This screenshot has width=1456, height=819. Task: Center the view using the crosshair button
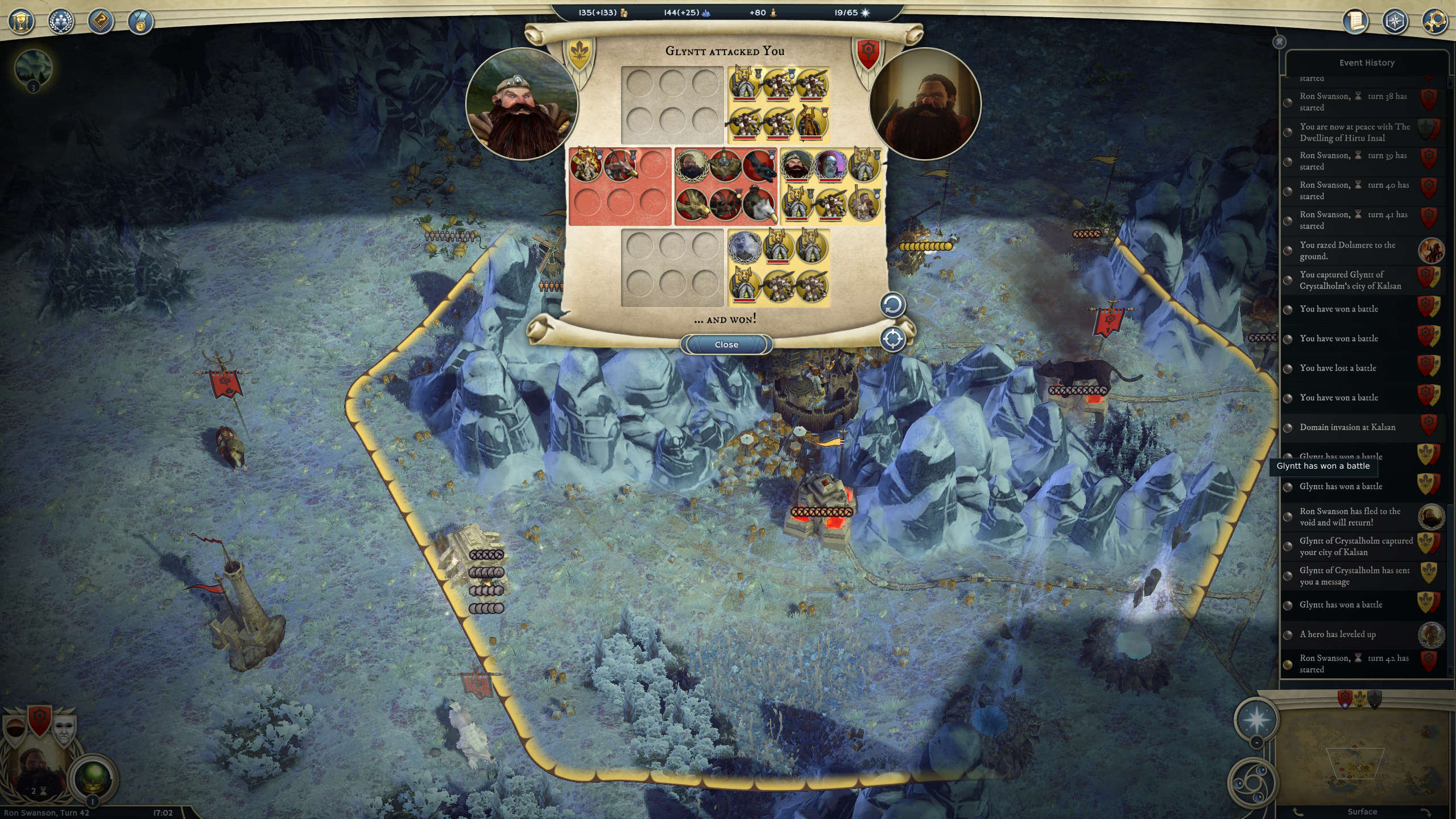point(892,339)
